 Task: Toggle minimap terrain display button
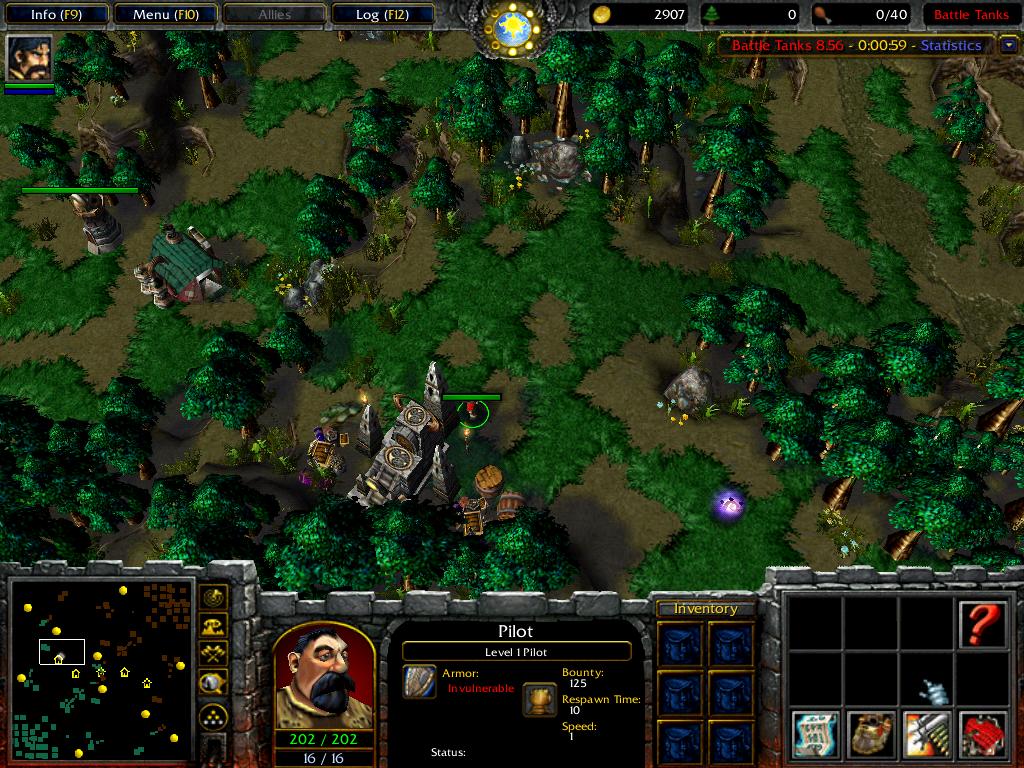pos(213,626)
